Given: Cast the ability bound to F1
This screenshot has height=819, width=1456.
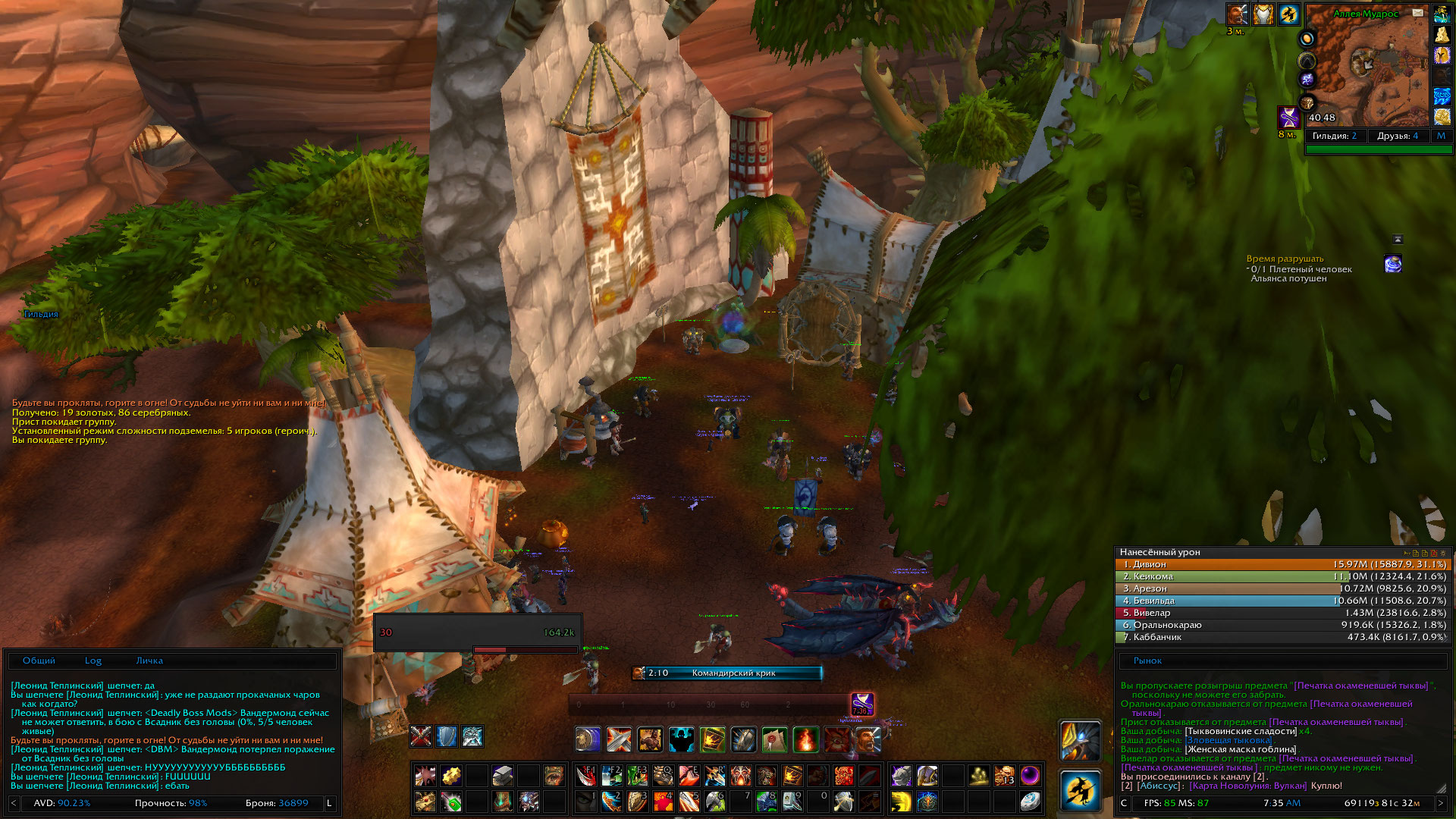Looking at the screenshot, I should 586,776.
